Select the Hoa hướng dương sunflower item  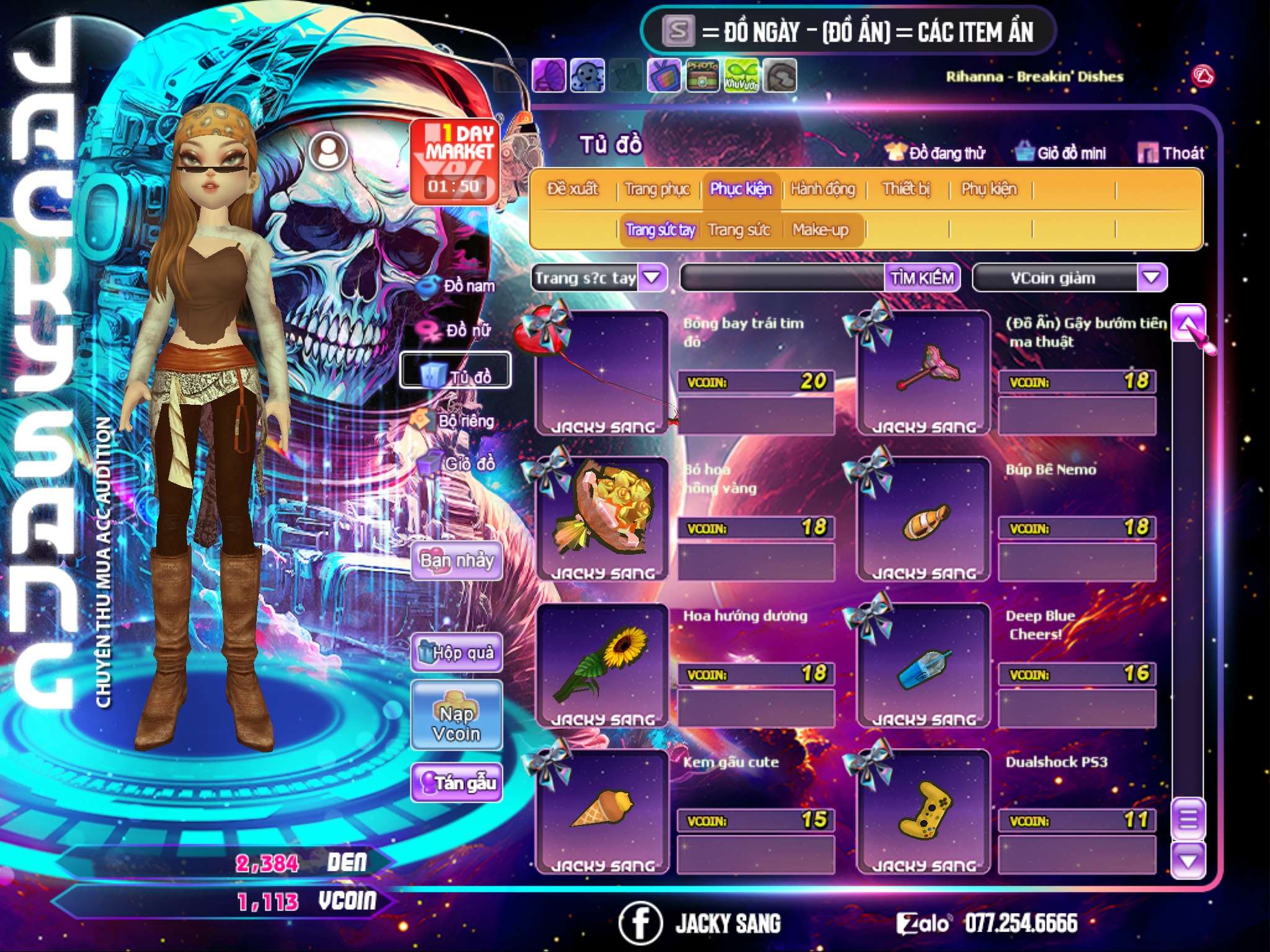point(602,664)
